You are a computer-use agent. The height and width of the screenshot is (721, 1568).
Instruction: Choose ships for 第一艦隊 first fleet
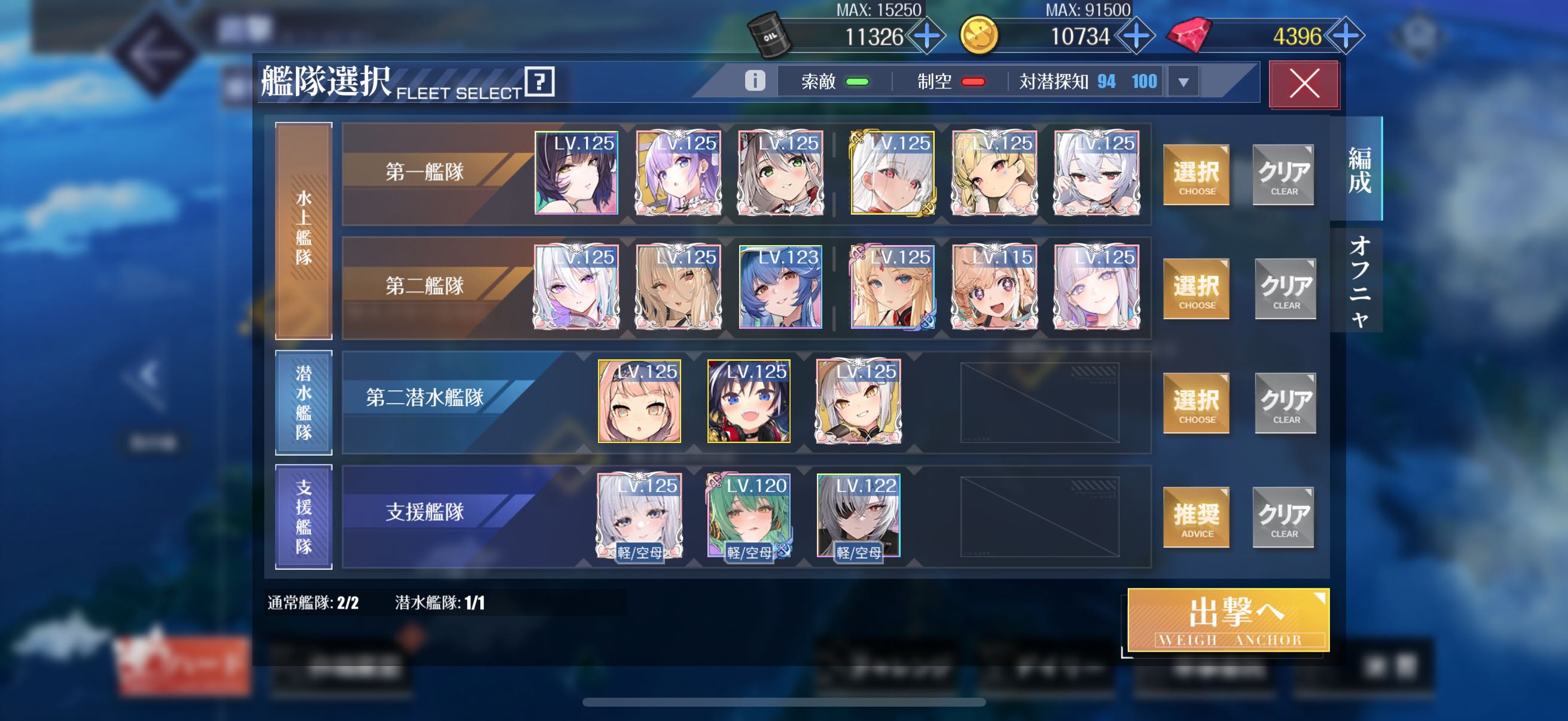1195,175
